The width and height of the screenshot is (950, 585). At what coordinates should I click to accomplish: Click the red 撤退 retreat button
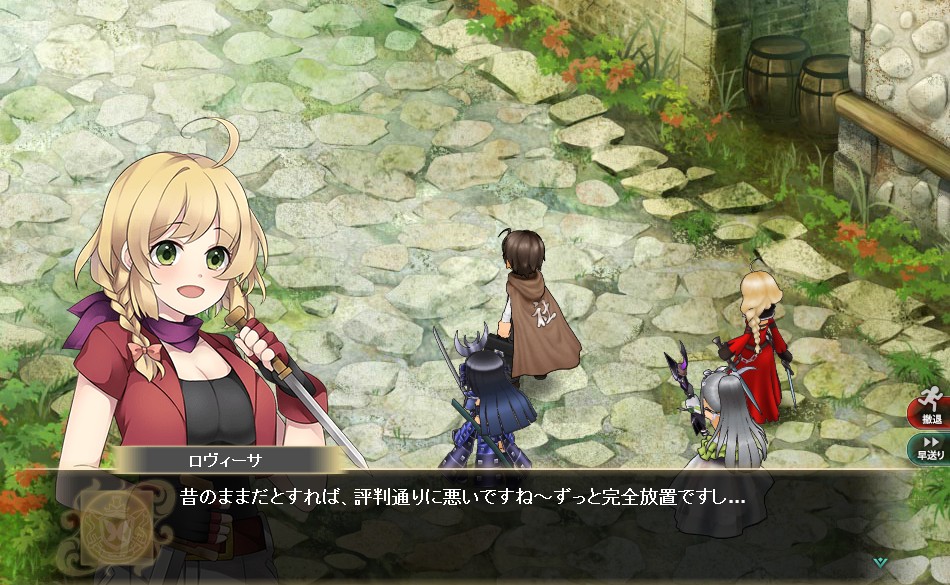(931, 412)
